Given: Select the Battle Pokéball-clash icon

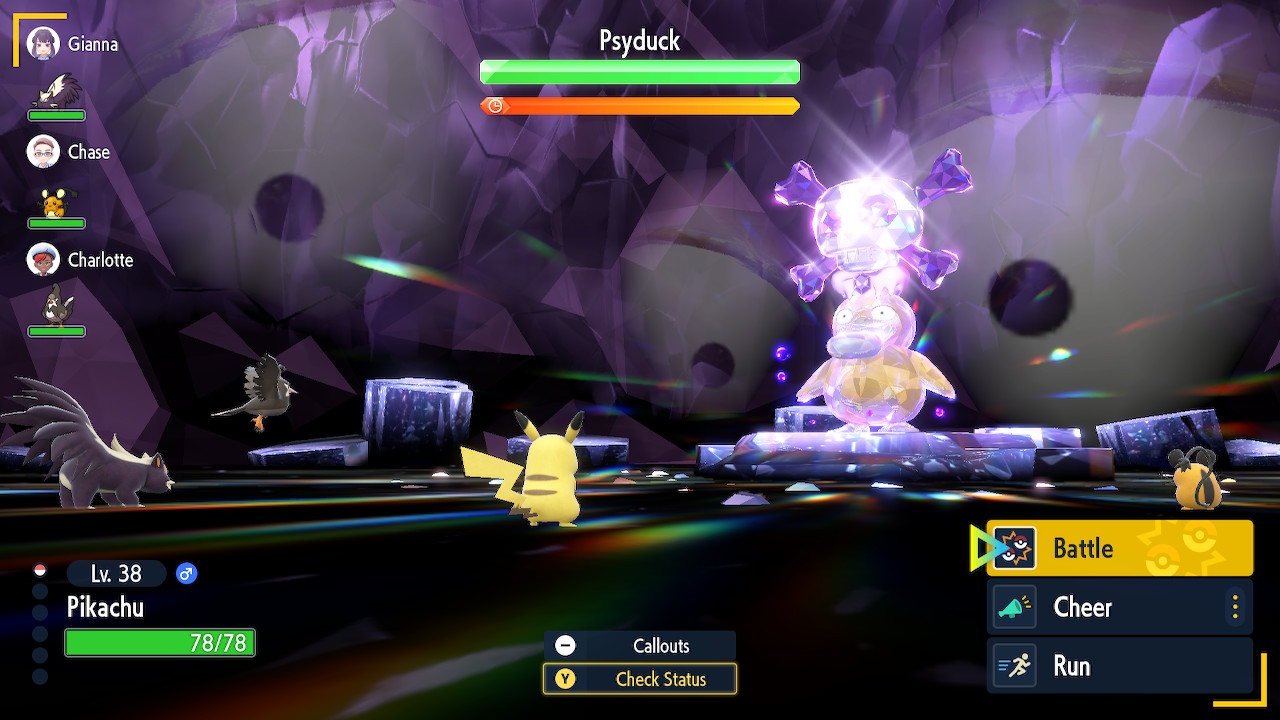Looking at the screenshot, I should (x=1016, y=547).
